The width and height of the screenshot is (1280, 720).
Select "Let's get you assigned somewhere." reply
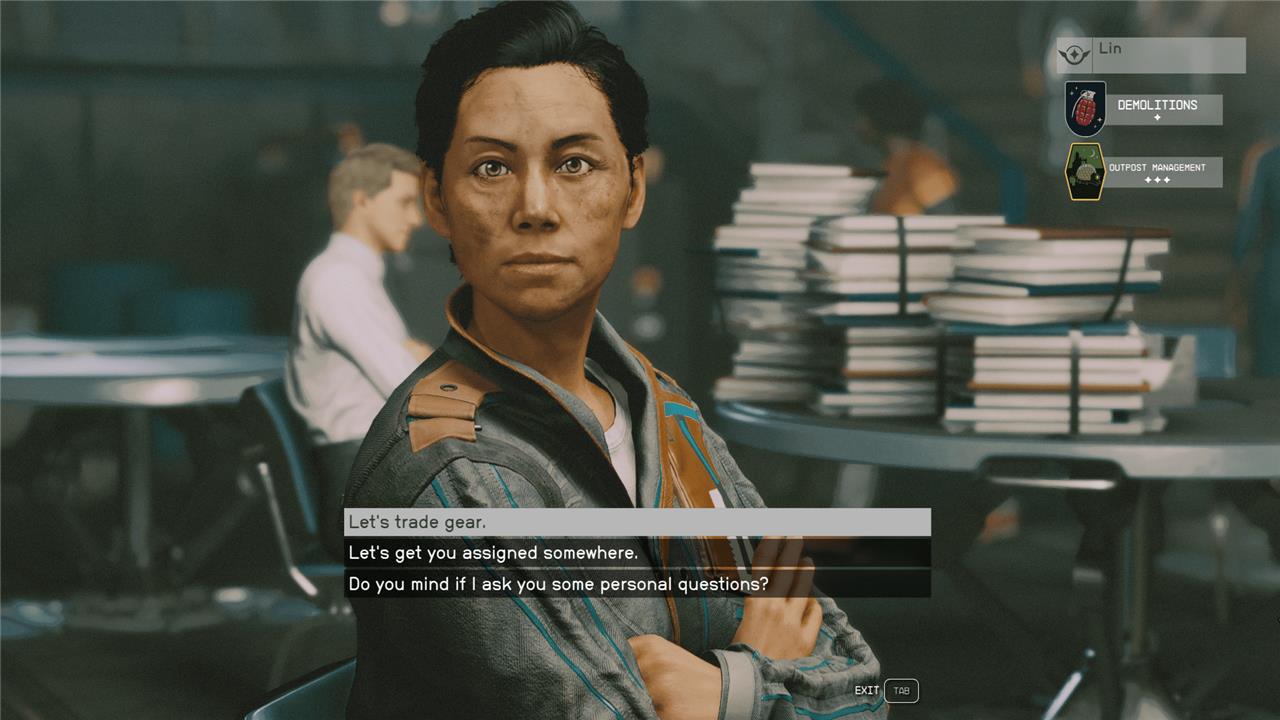[x=637, y=553]
